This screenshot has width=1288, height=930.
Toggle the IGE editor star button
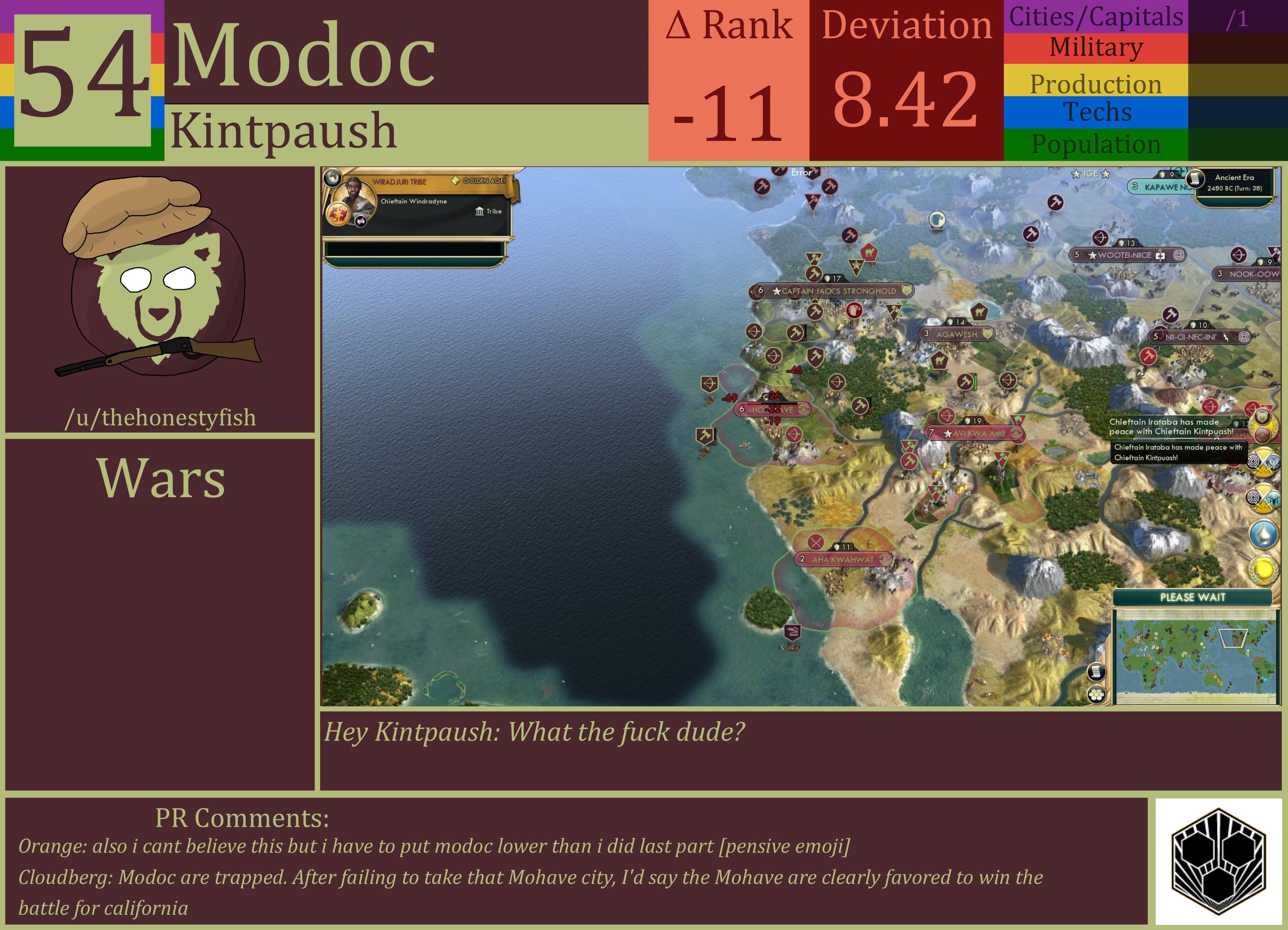[1091, 174]
